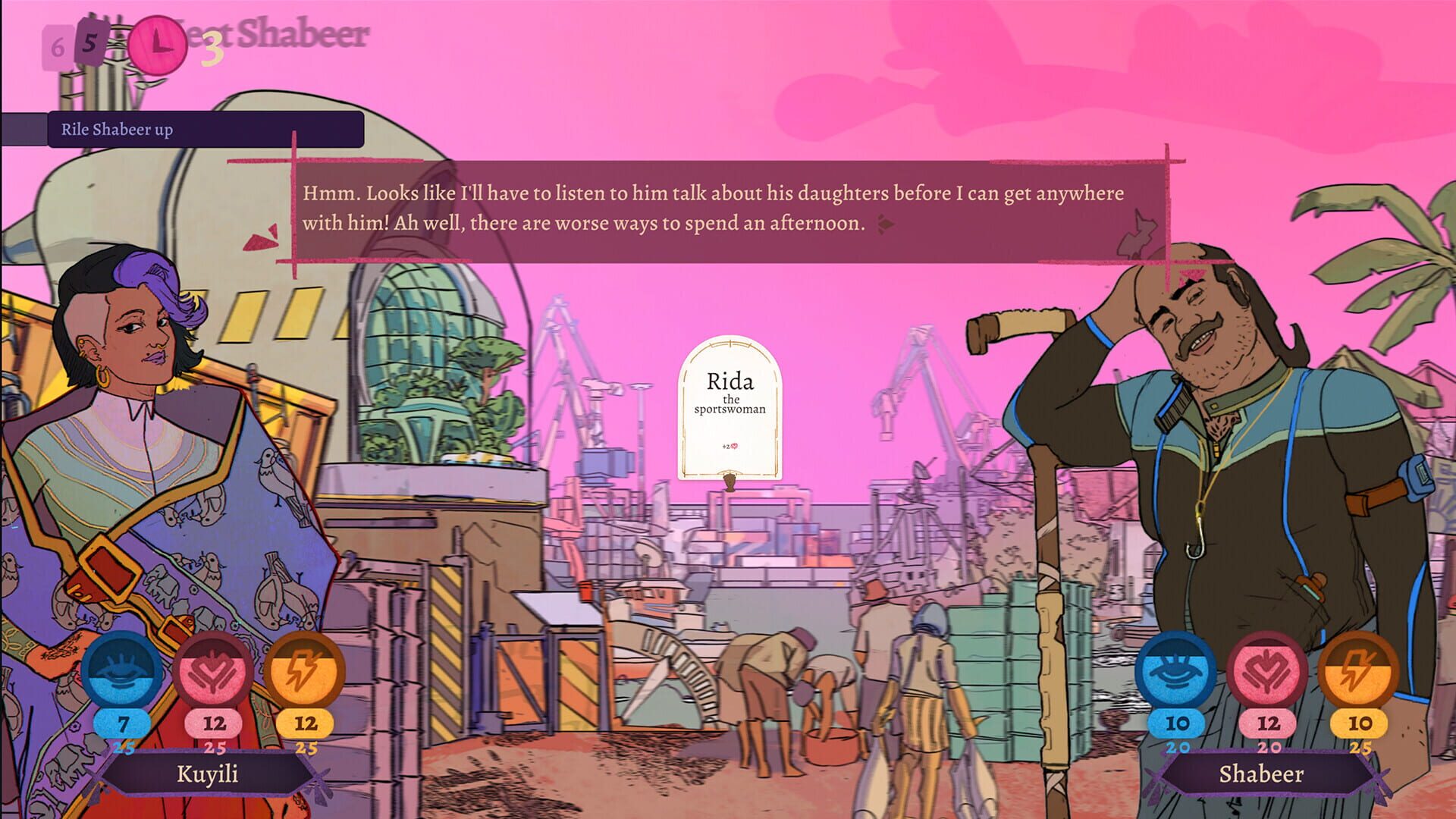Click Kuyili's nameplate at the bottom

click(x=206, y=774)
